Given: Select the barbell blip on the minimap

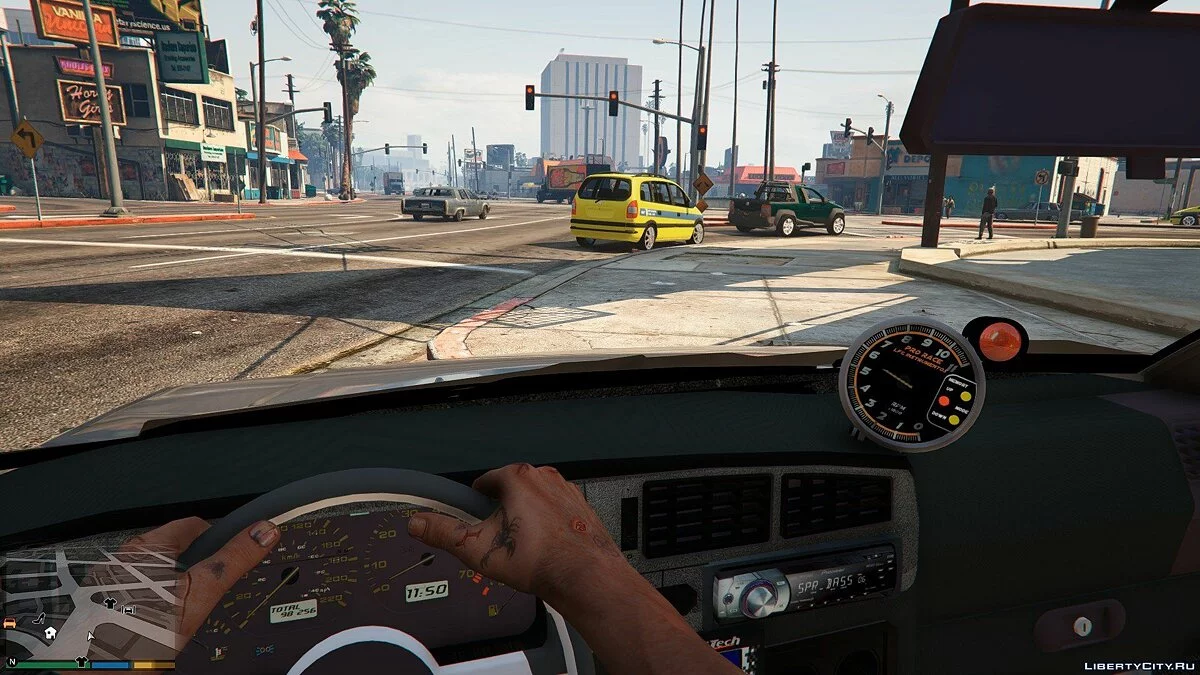Looking at the screenshot, I should 128,608.
